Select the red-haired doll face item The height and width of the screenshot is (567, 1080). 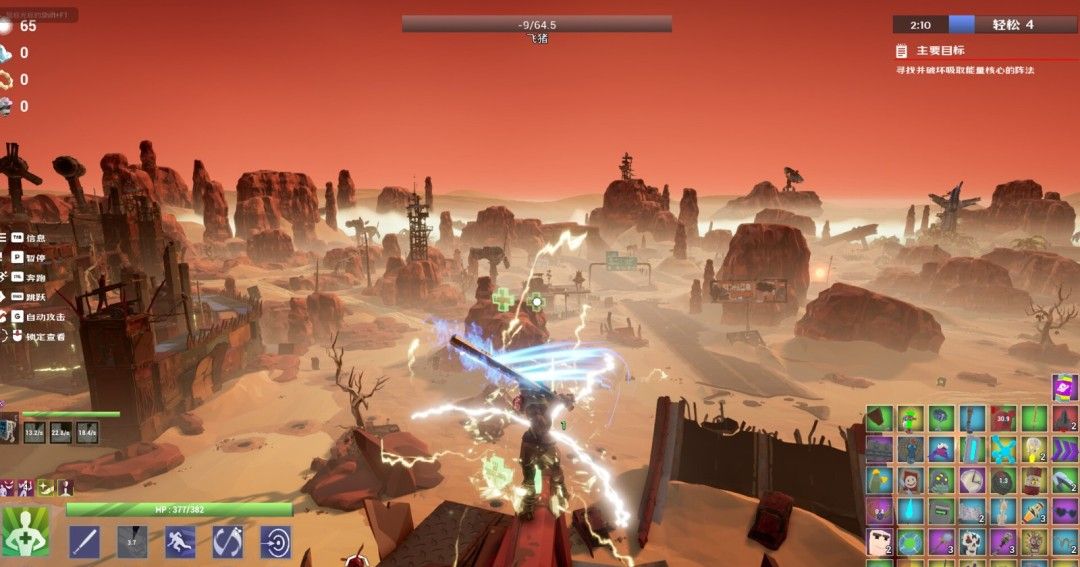pos(910,480)
